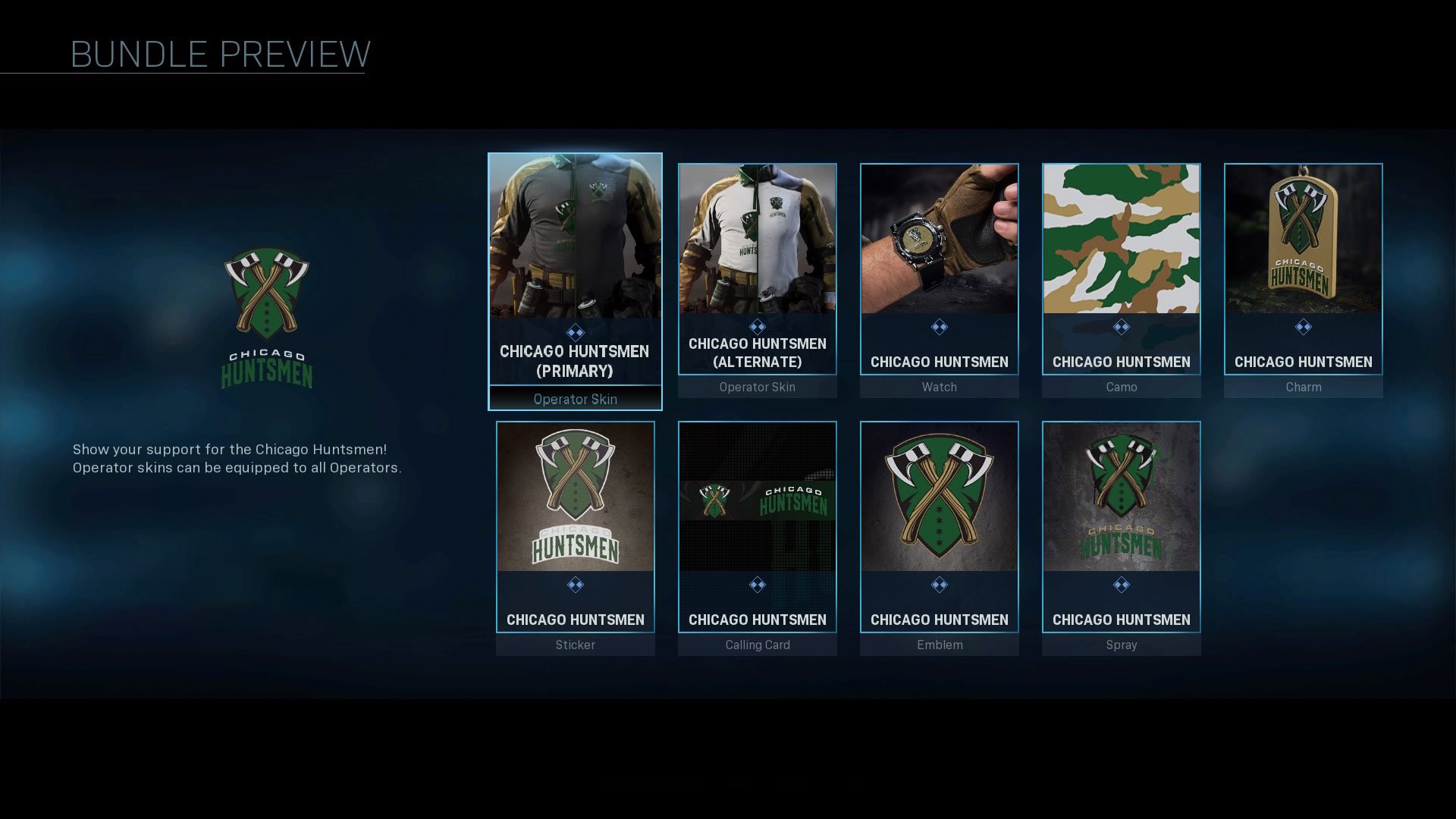1456x819 pixels.
Task: Click the rarity diamonds on the Watch item
Action: [x=940, y=327]
